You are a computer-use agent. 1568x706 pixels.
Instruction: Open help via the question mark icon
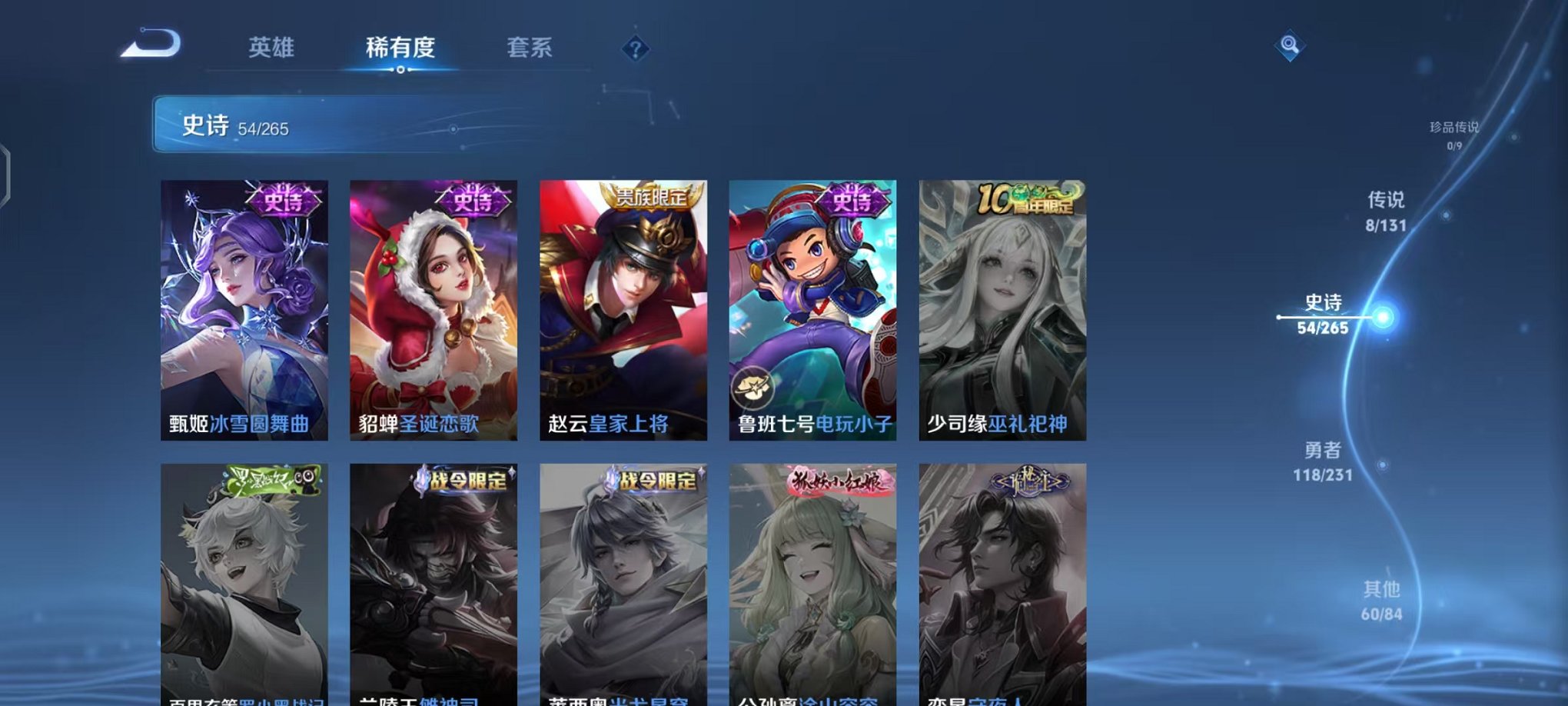pyautogui.click(x=634, y=49)
